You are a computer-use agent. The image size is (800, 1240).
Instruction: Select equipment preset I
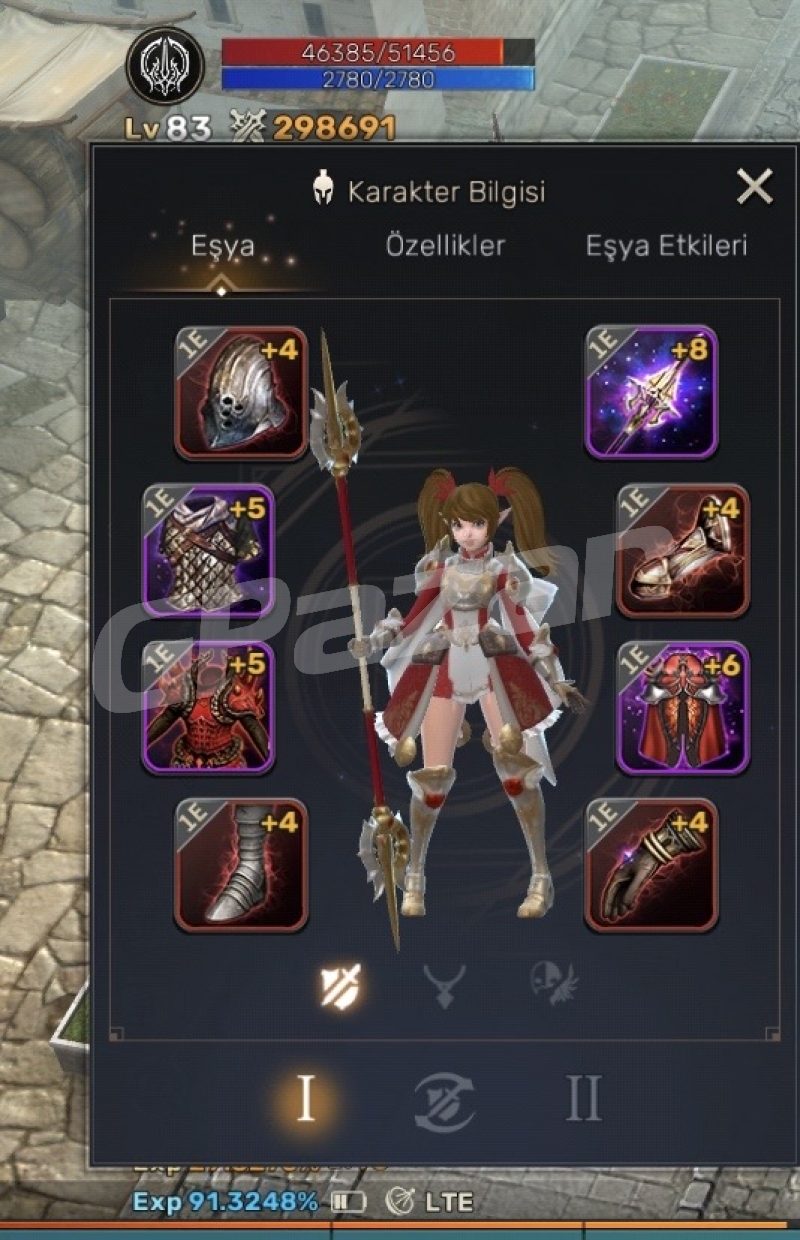point(306,1100)
